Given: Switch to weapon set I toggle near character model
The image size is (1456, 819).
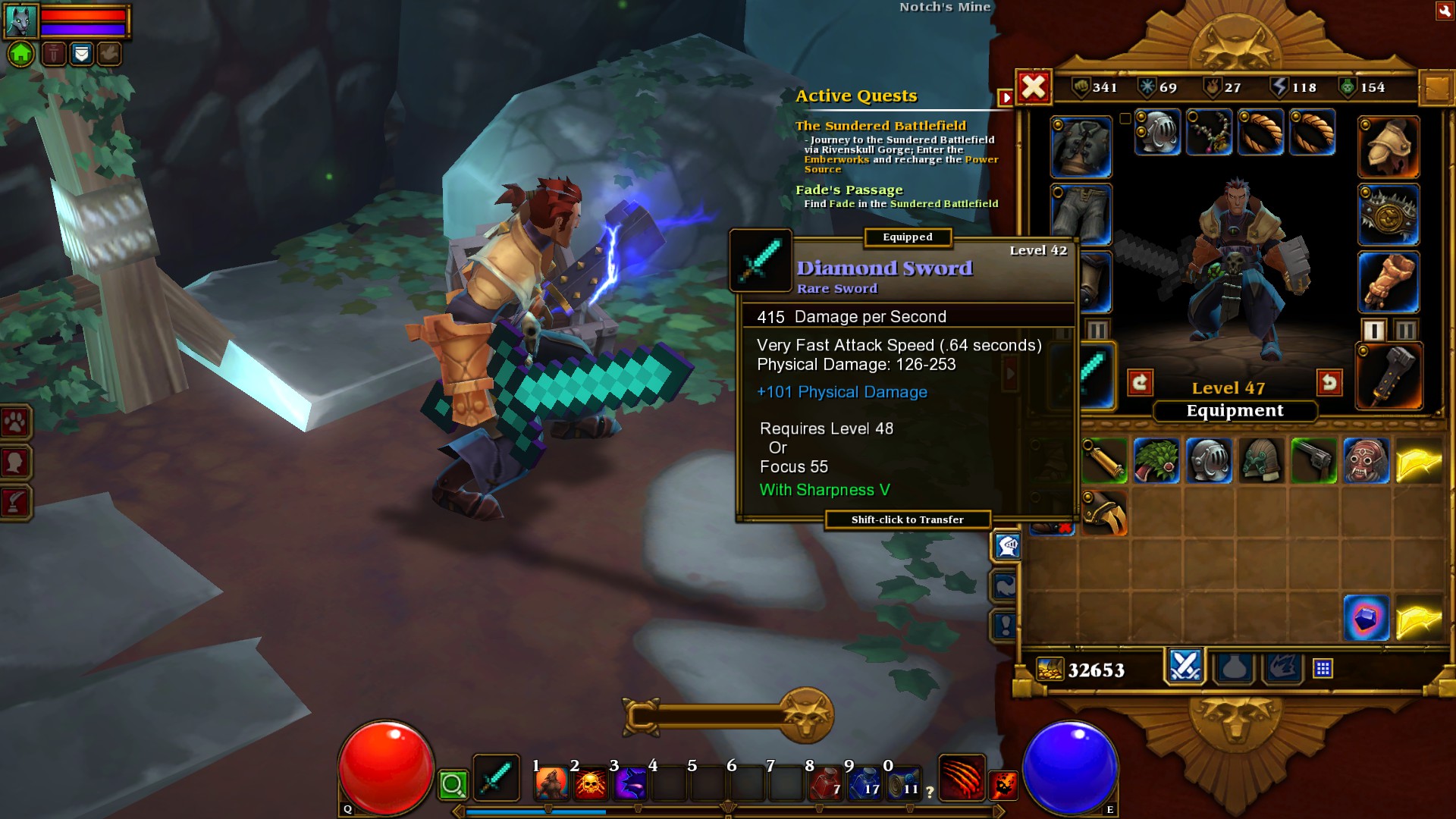Looking at the screenshot, I should 1373,328.
